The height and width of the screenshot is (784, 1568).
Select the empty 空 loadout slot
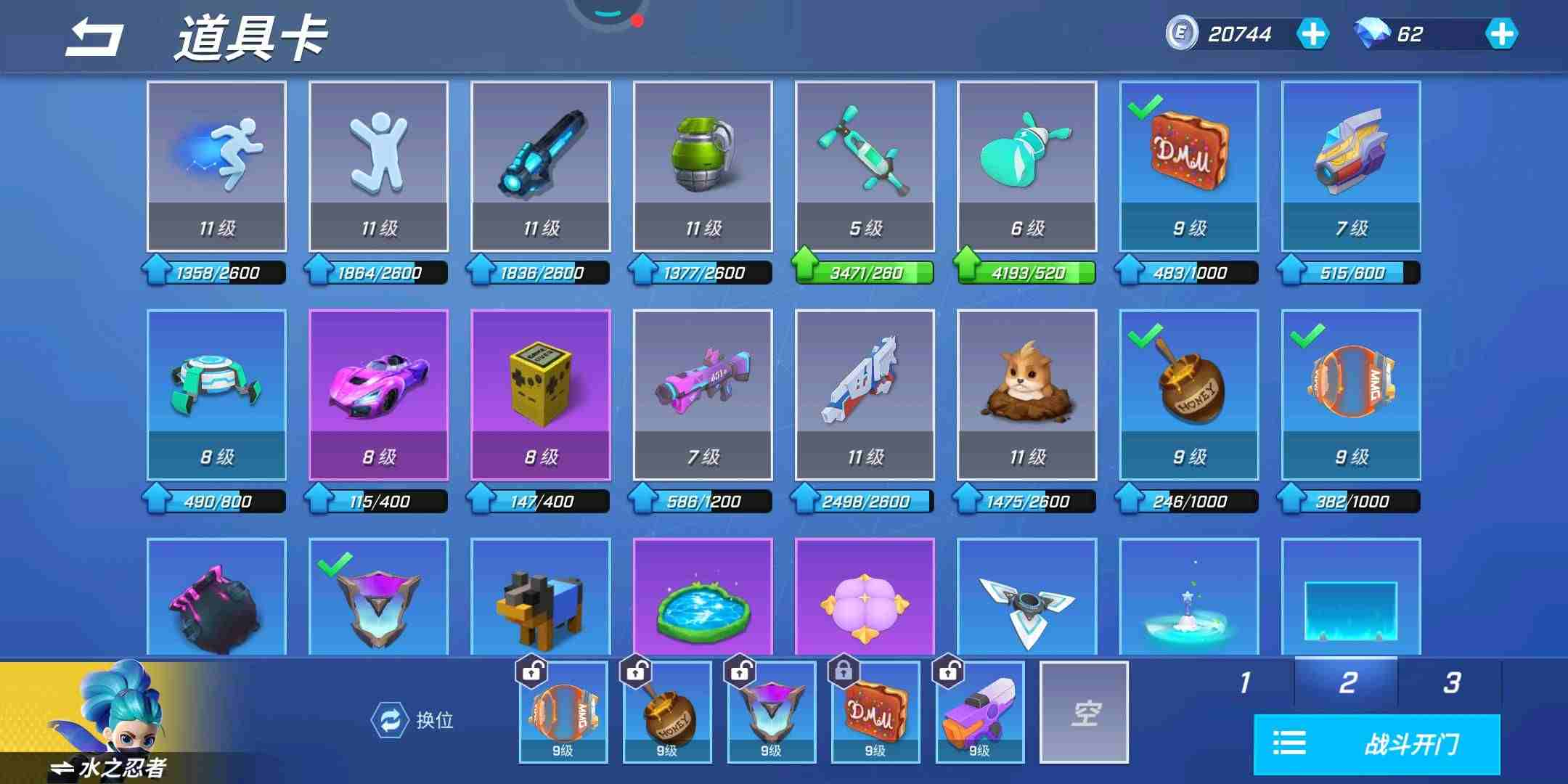(x=1084, y=712)
